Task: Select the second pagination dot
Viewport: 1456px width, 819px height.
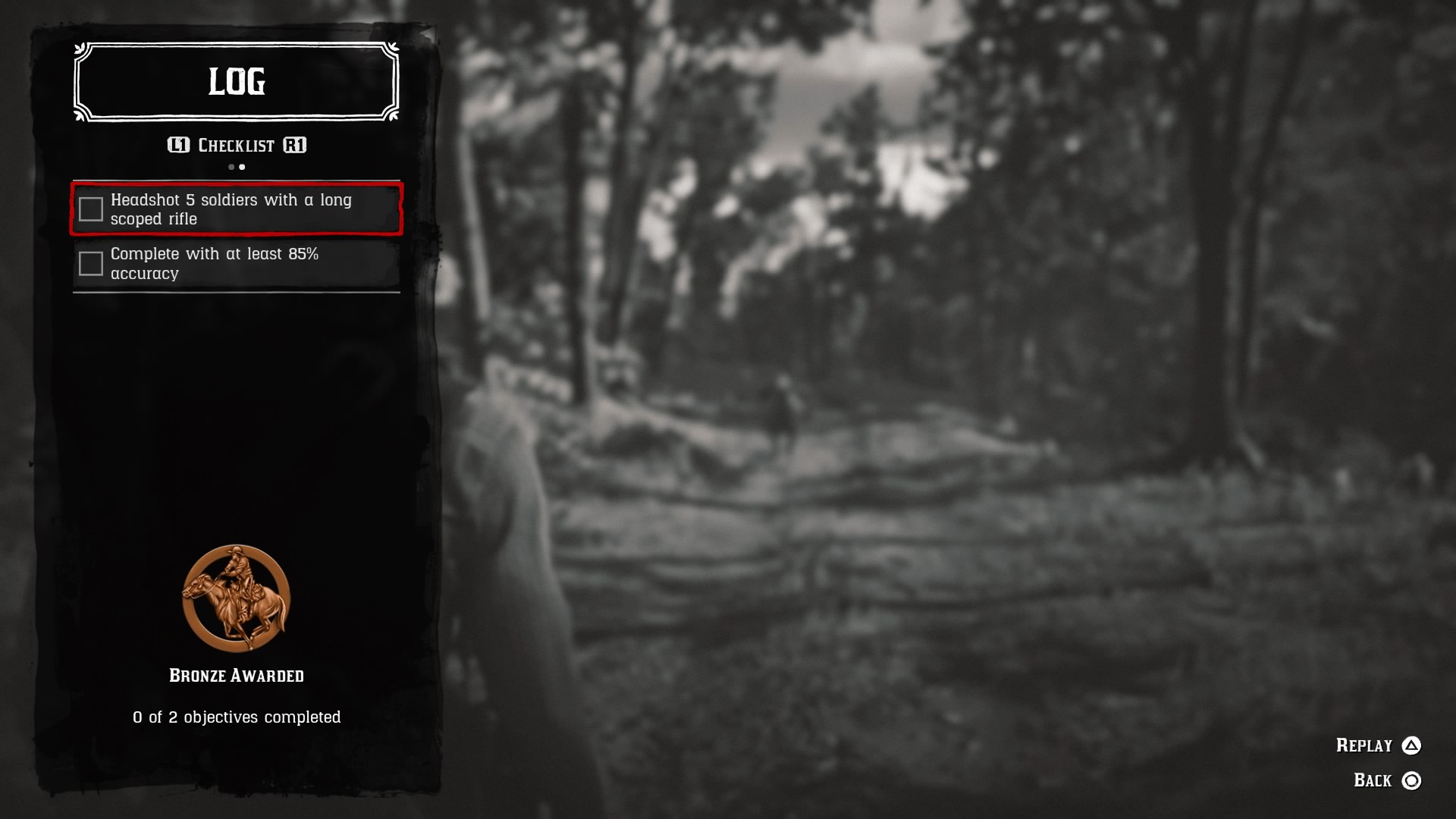Action: tap(242, 166)
